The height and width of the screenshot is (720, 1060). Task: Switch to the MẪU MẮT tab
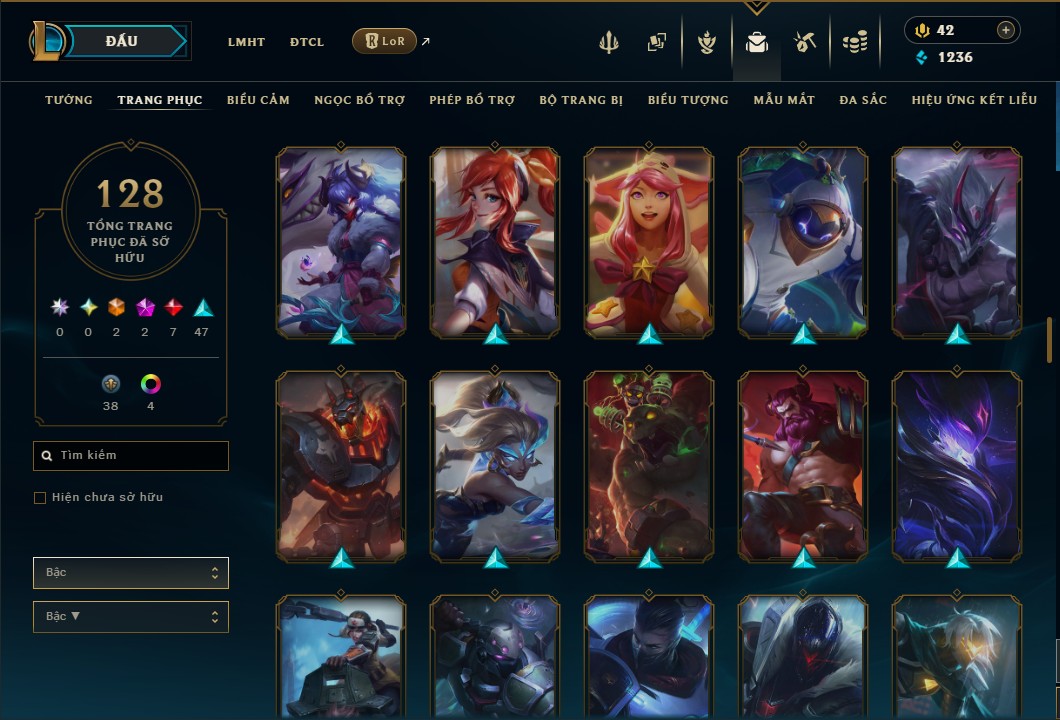(x=784, y=100)
